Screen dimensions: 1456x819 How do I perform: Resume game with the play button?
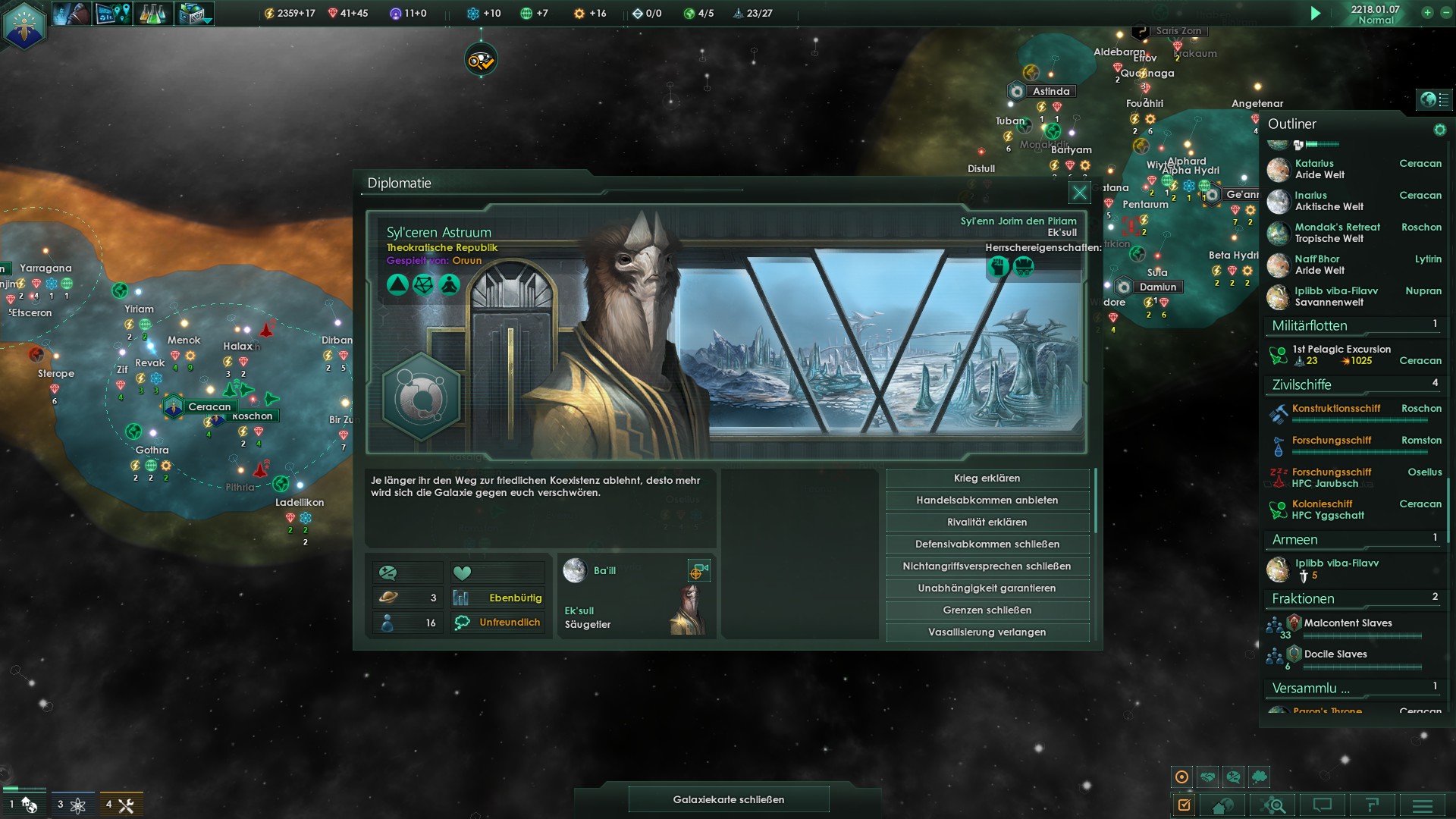click(x=1316, y=14)
